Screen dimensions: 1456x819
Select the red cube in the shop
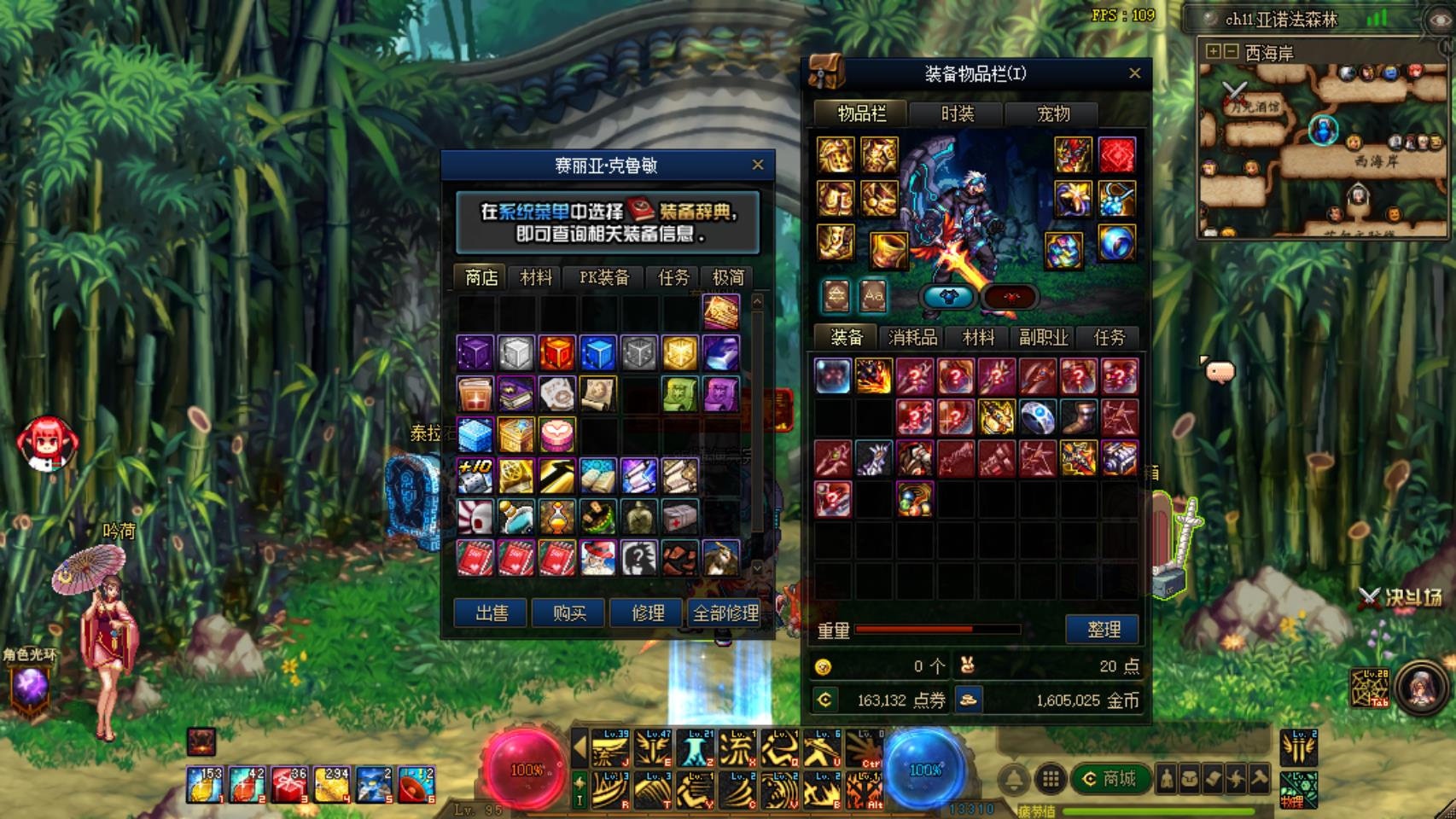pos(556,352)
